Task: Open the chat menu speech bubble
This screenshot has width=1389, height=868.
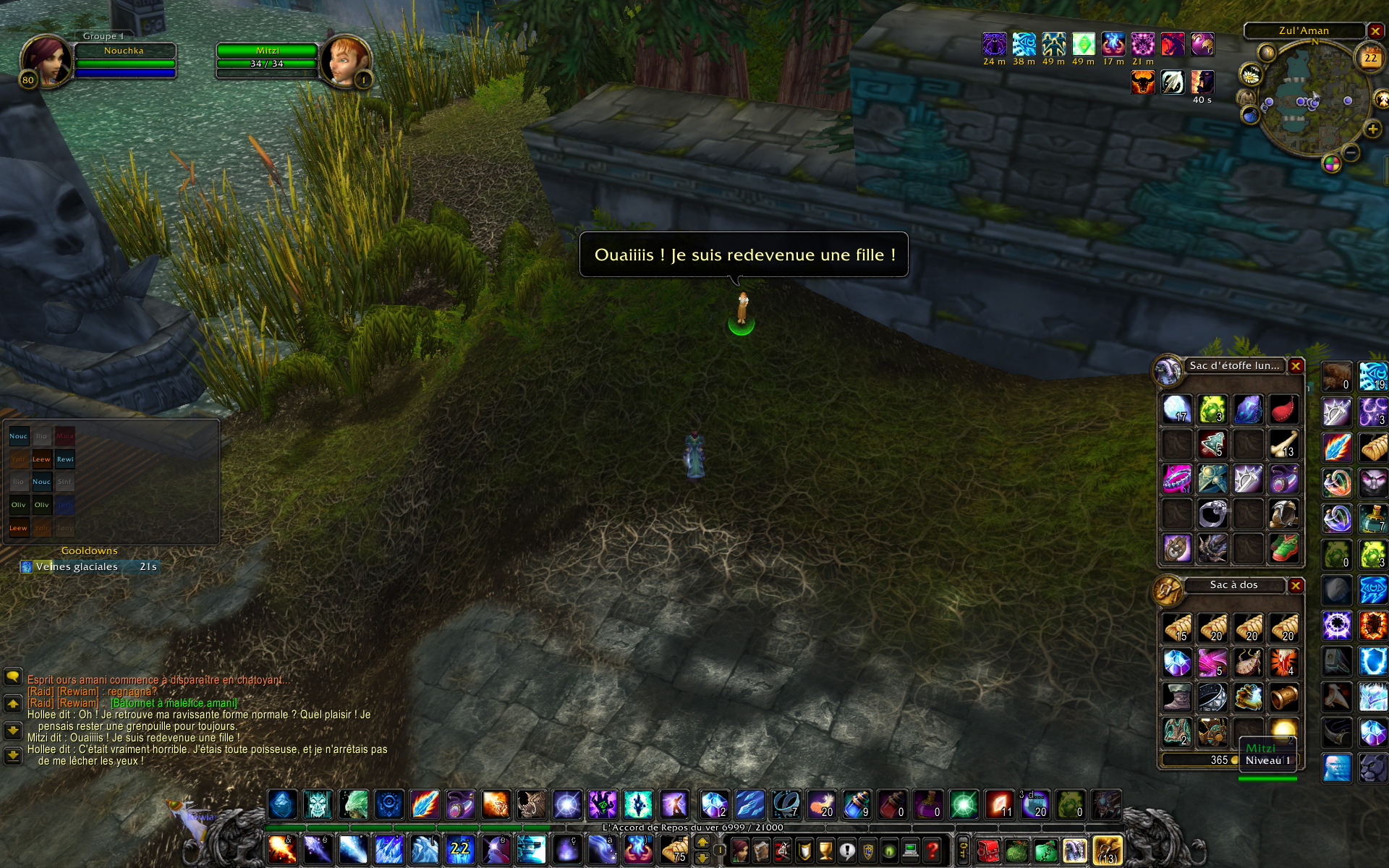Action: [13, 676]
